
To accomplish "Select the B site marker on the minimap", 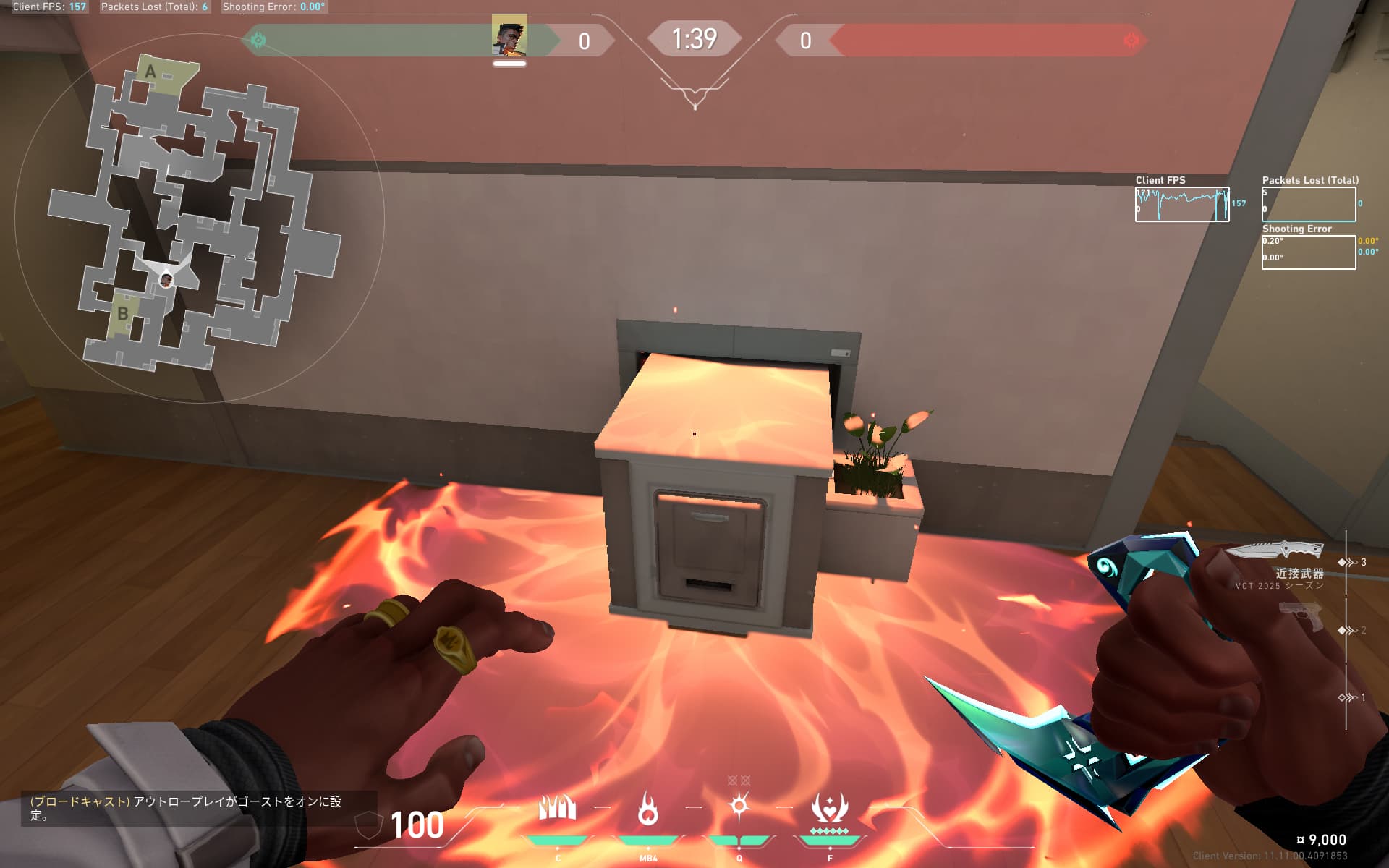I will [123, 314].
